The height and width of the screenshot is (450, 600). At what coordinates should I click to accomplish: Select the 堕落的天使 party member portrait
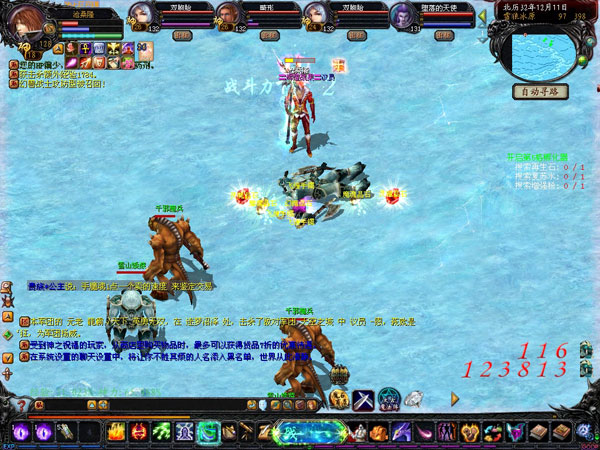(403, 14)
